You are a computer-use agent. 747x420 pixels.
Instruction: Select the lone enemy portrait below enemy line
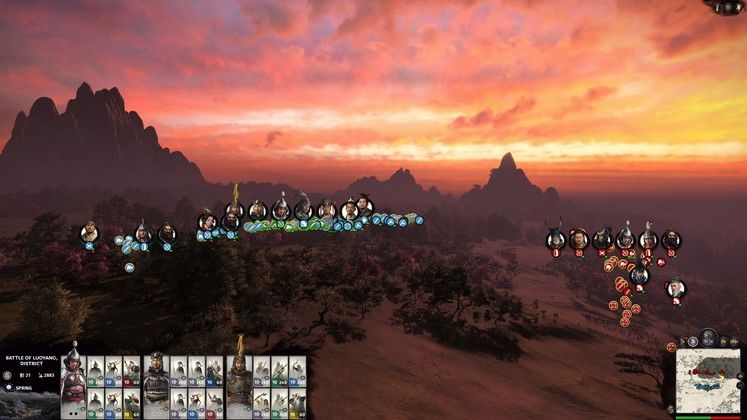tap(676, 288)
